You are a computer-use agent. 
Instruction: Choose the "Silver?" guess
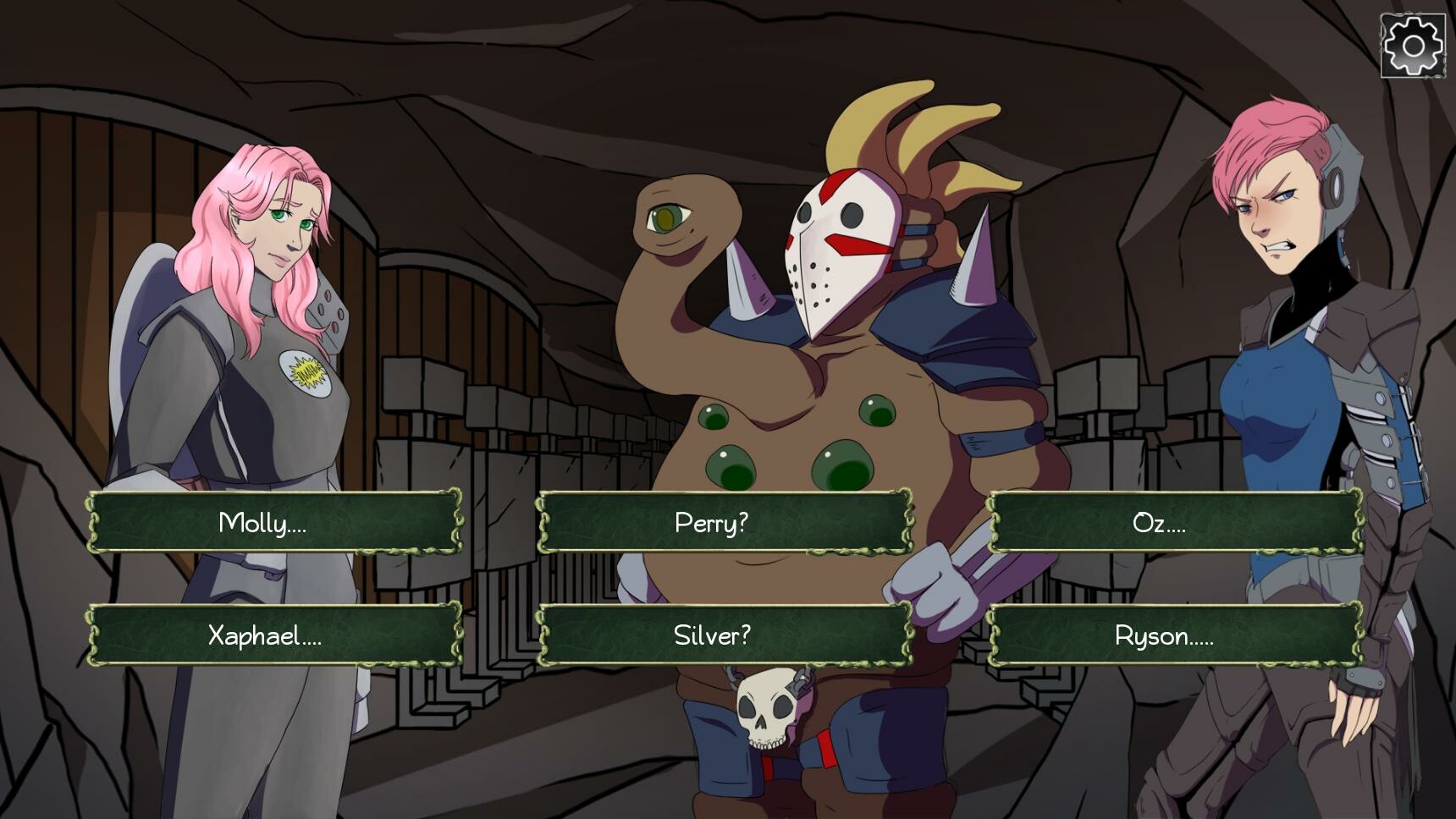(x=725, y=636)
